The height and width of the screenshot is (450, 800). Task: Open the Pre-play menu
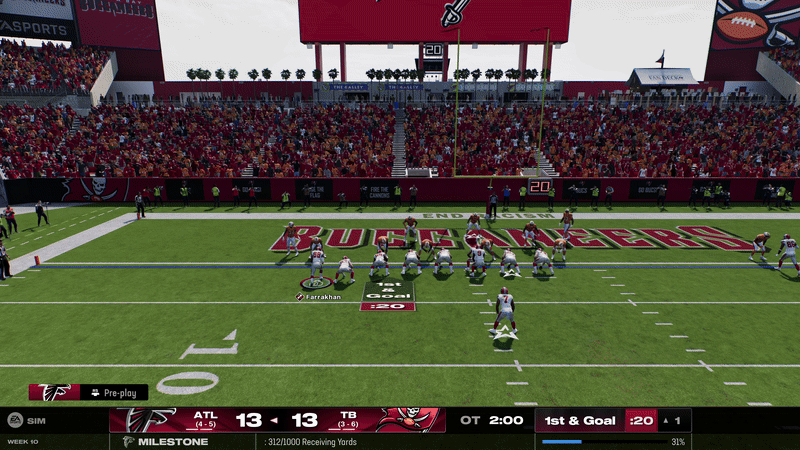113,393
